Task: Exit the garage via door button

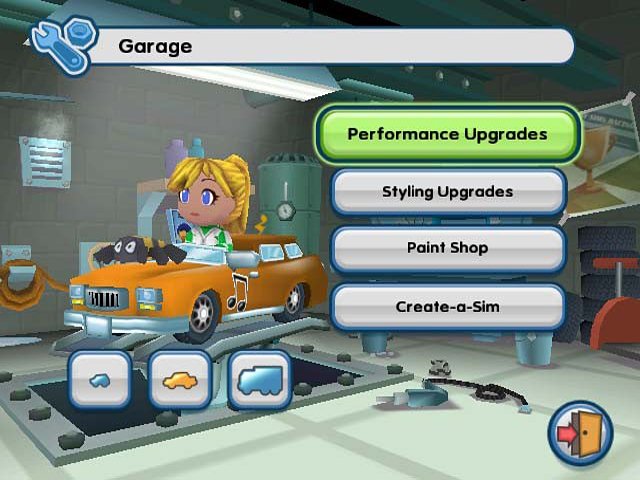Action: [x=580, y=434]
